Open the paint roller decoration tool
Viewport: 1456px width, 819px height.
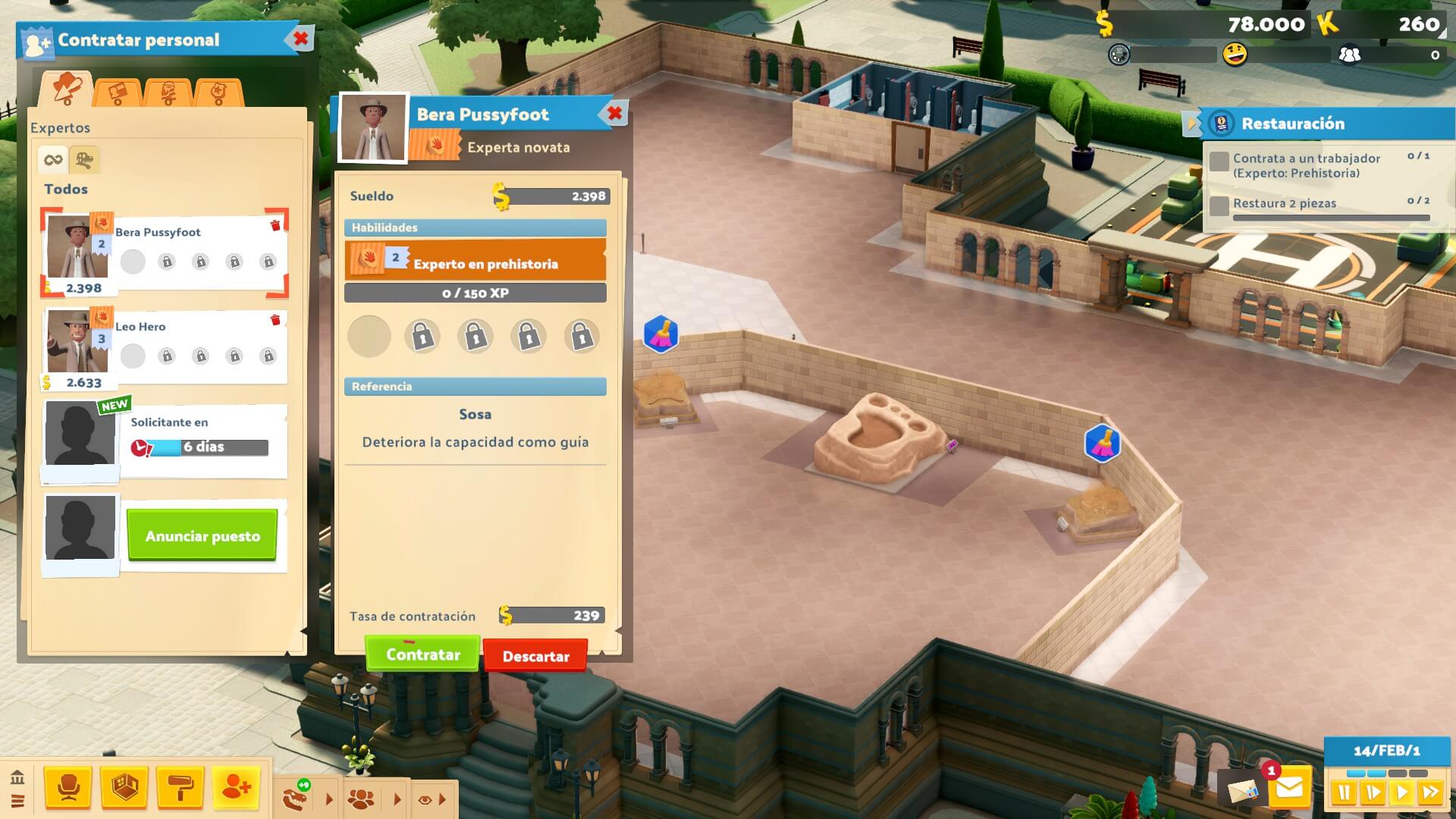pyautogui.click(x=180, y=789)
